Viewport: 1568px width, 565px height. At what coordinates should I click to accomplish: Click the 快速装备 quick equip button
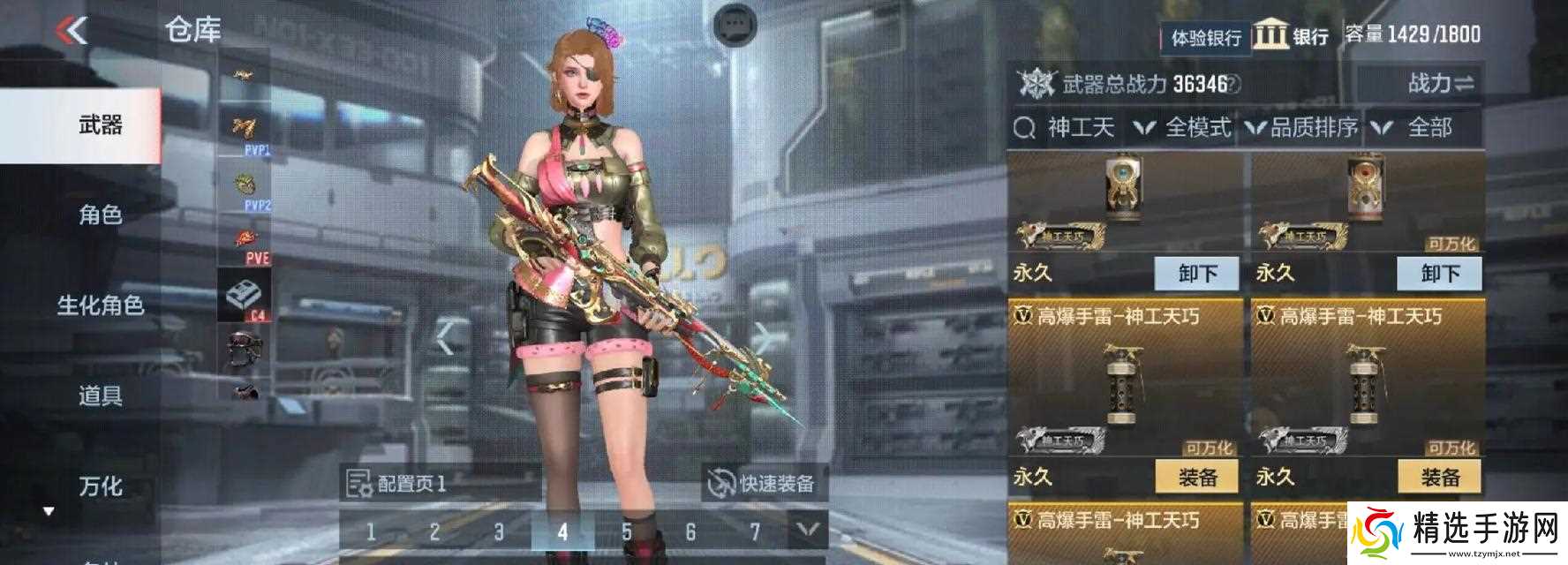[763, 484]
